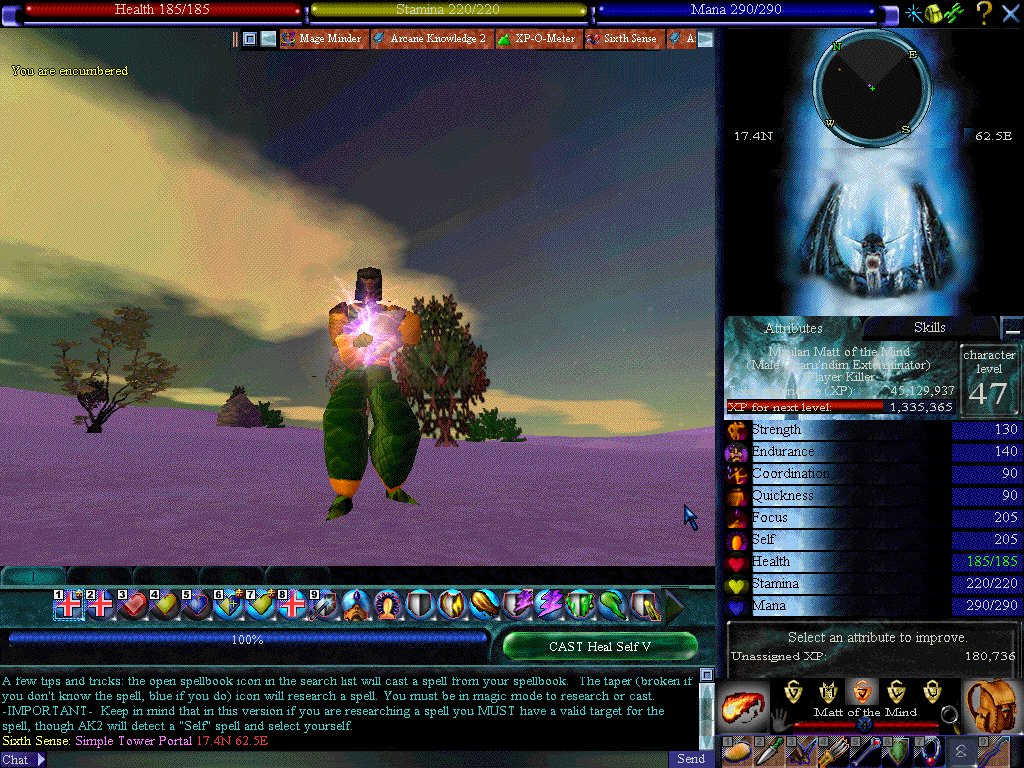Viewport: 1024px width, 768px height.
Task: Open the Arcane Knowledge 2 plugin
Action: point(432,39)
